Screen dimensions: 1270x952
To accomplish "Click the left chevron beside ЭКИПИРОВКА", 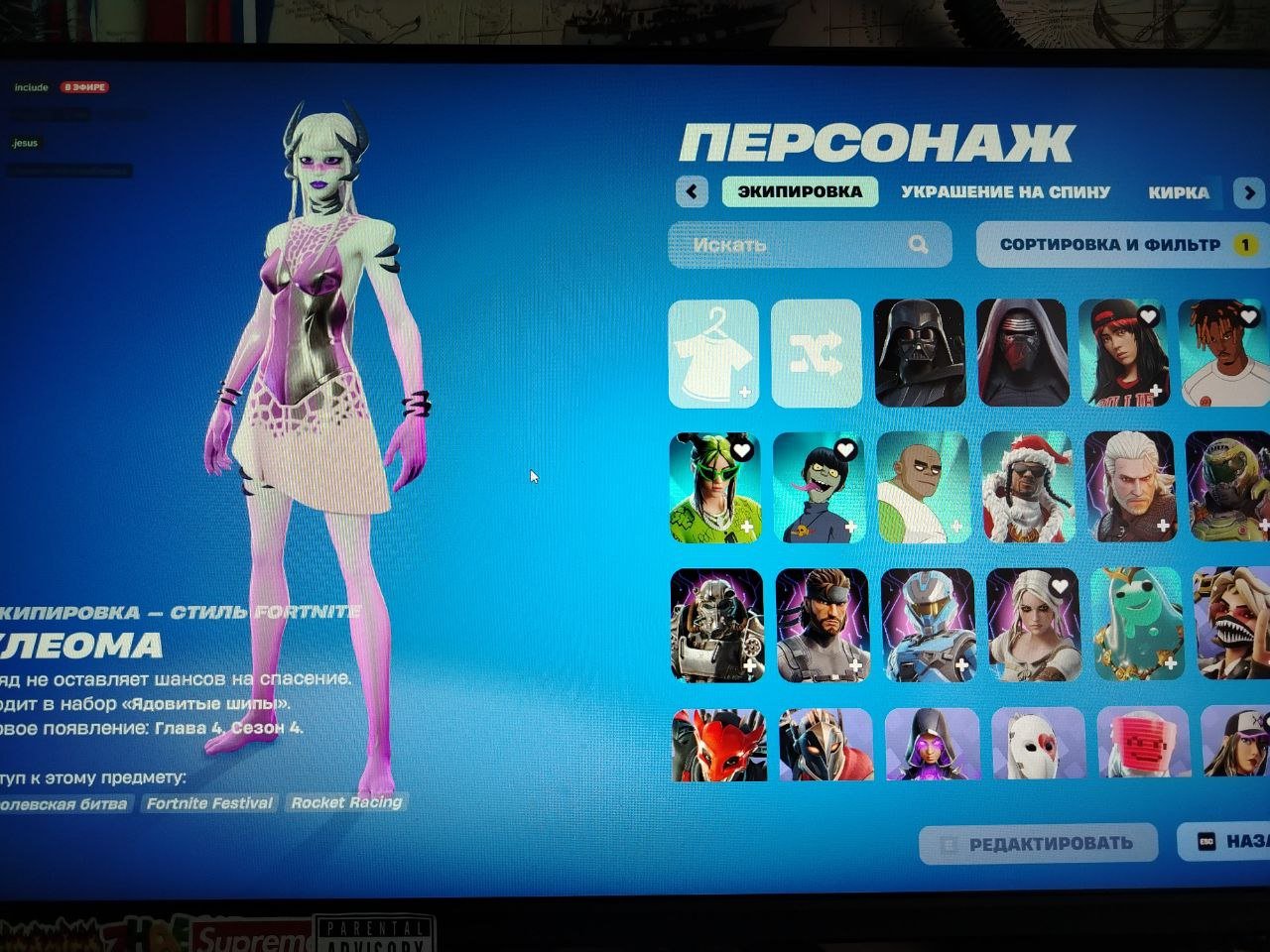I will click(x=692, y=191).
